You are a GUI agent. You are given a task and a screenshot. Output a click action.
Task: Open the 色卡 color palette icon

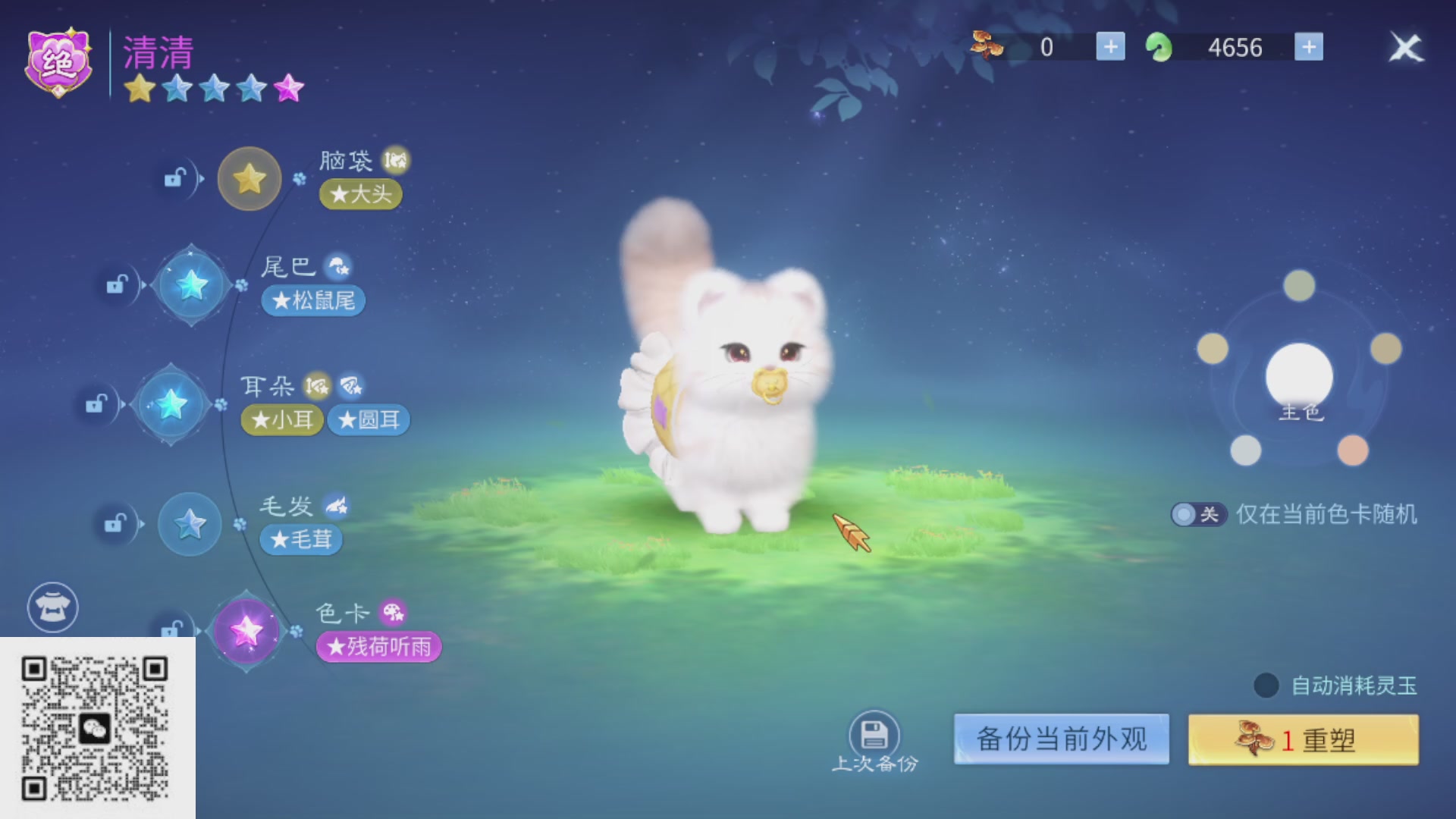pyautogui.click(x=394, y=613)
